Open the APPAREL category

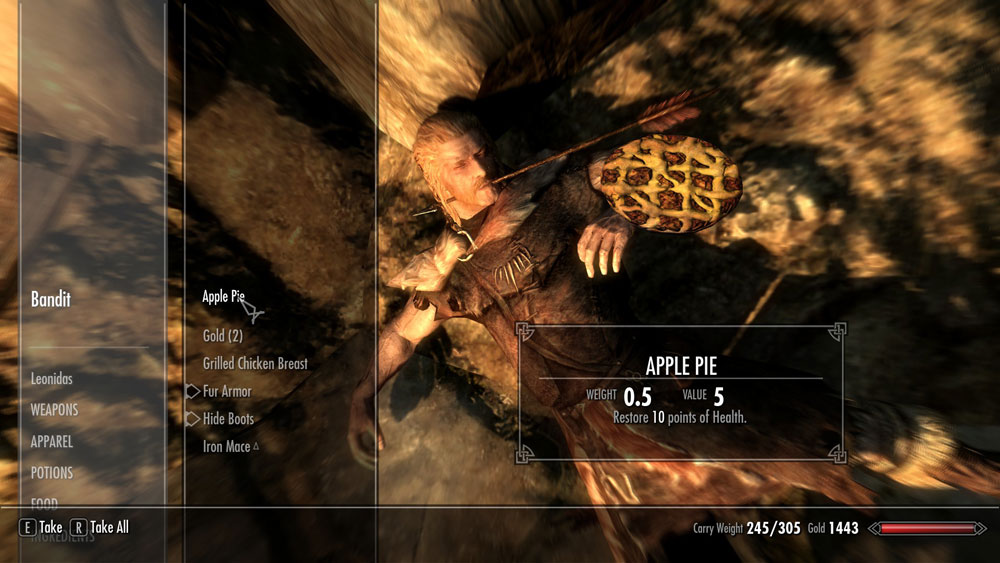pos(52,441)
